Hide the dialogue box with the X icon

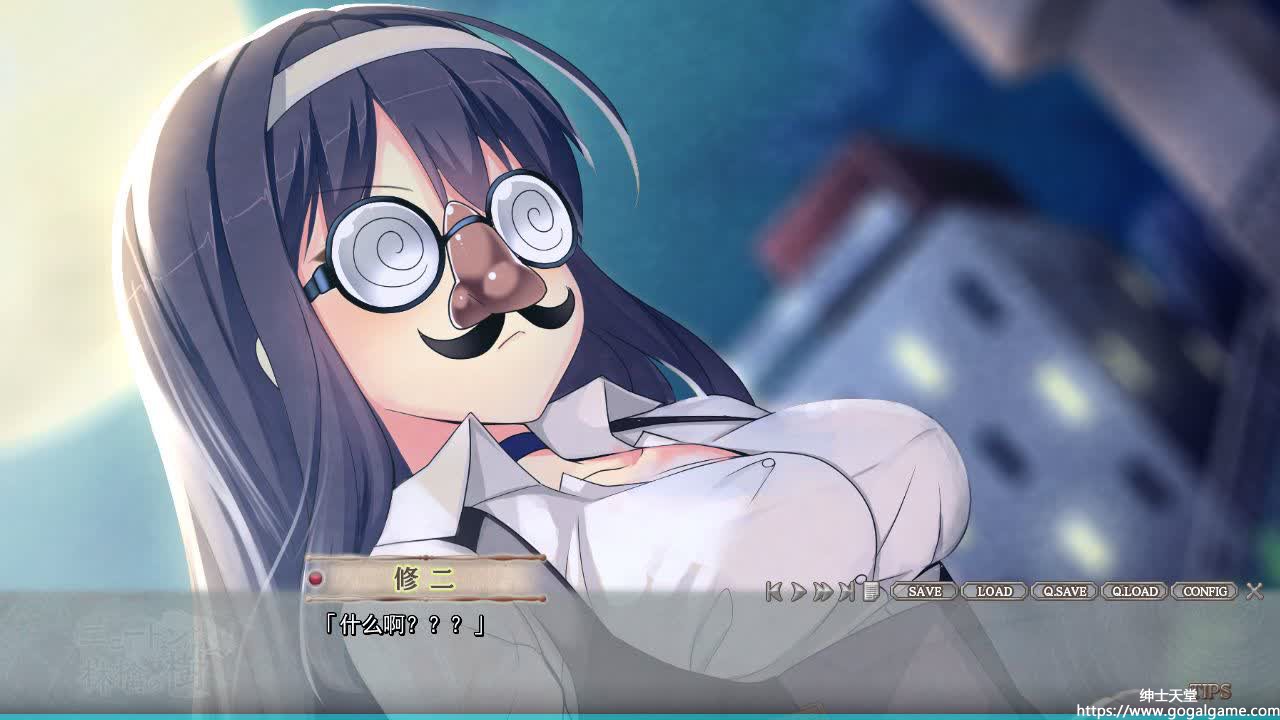click(x=1254, y=591)
